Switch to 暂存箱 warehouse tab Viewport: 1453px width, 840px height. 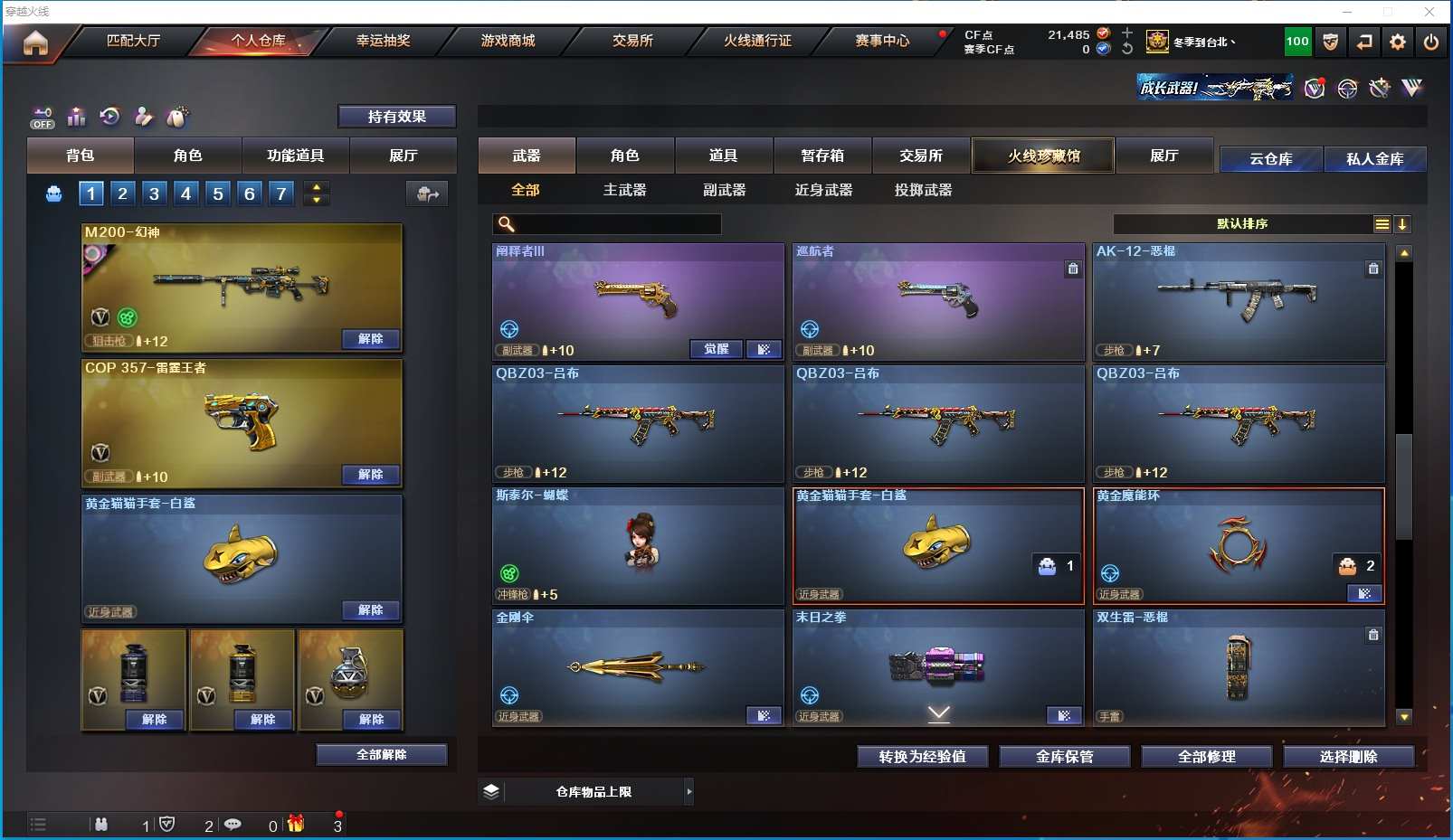[822, 156]
